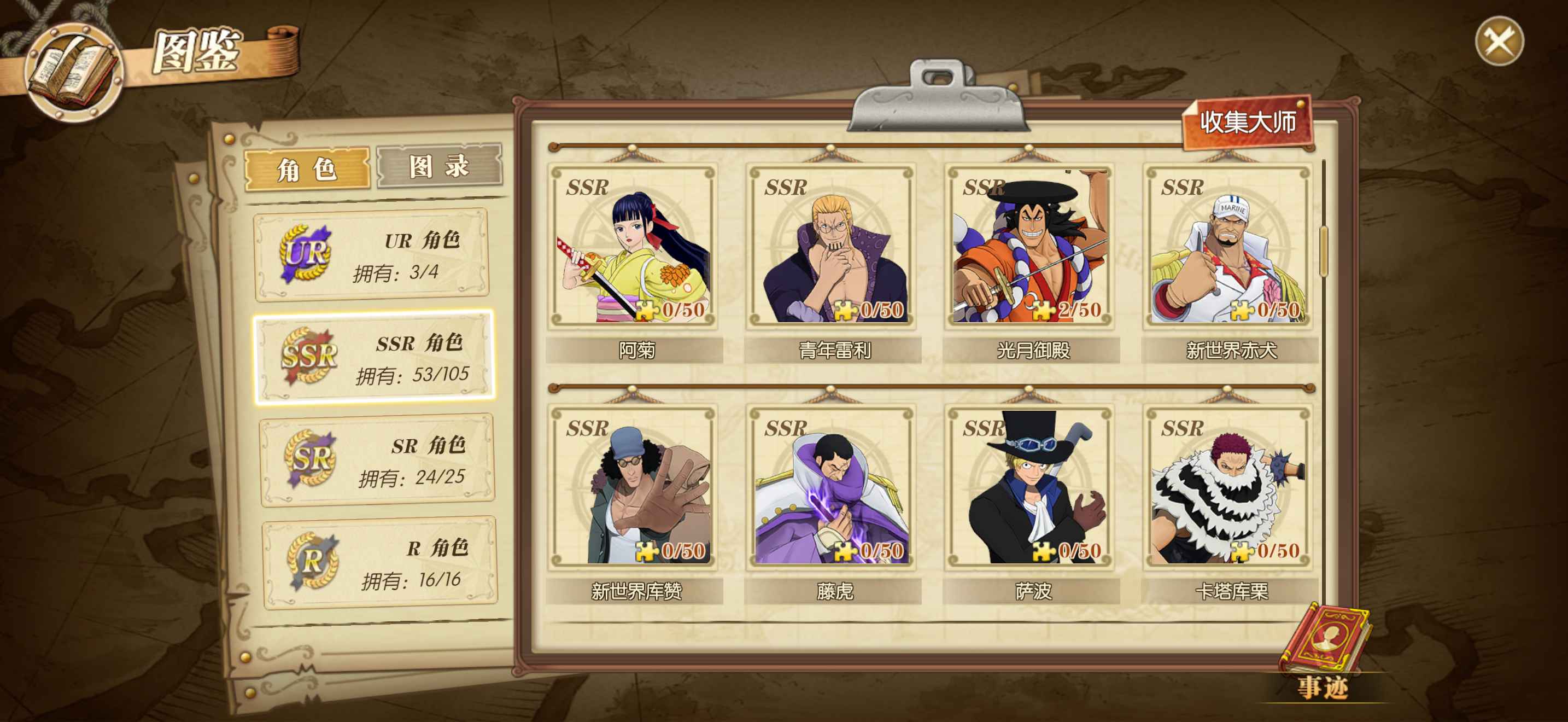Close the 图鉴 encyclopedia screen
1568x722 pixels.
tap(1499, 42)
